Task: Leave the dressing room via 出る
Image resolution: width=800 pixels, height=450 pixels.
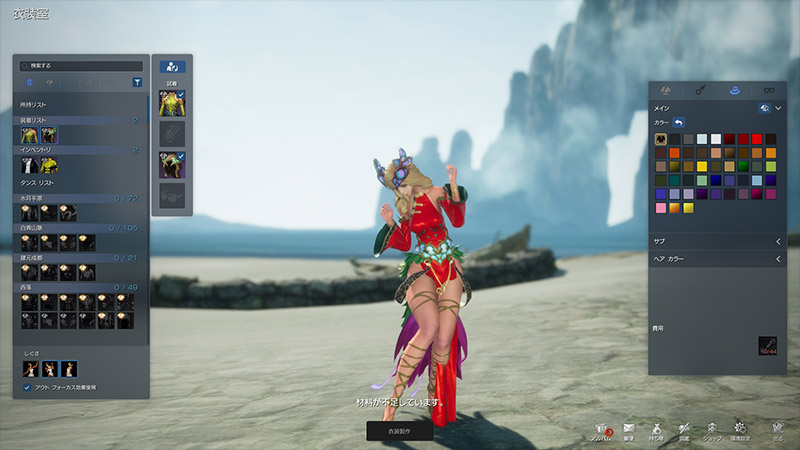Action: (778, 429)
